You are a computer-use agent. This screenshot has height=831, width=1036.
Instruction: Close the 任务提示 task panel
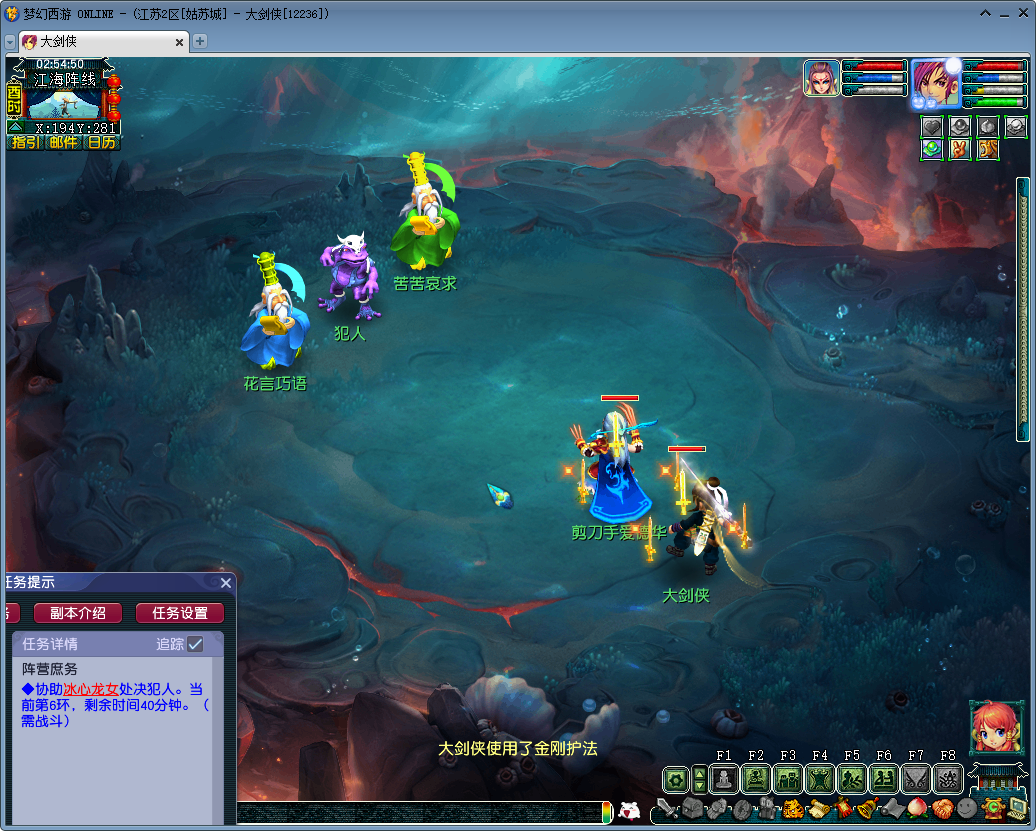pyautogui.click(x=226, y=583)
